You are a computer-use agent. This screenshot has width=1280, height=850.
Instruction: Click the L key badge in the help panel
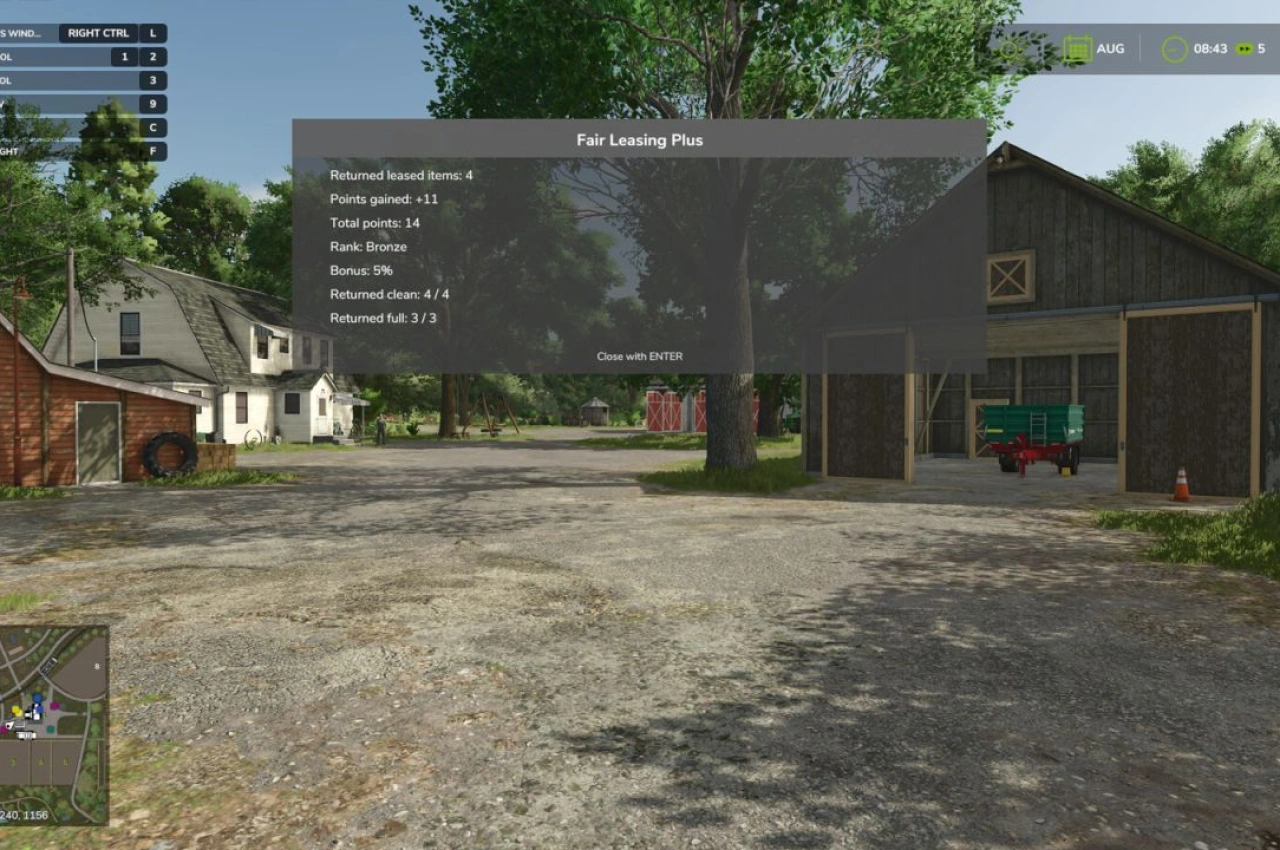click(152, 33)
